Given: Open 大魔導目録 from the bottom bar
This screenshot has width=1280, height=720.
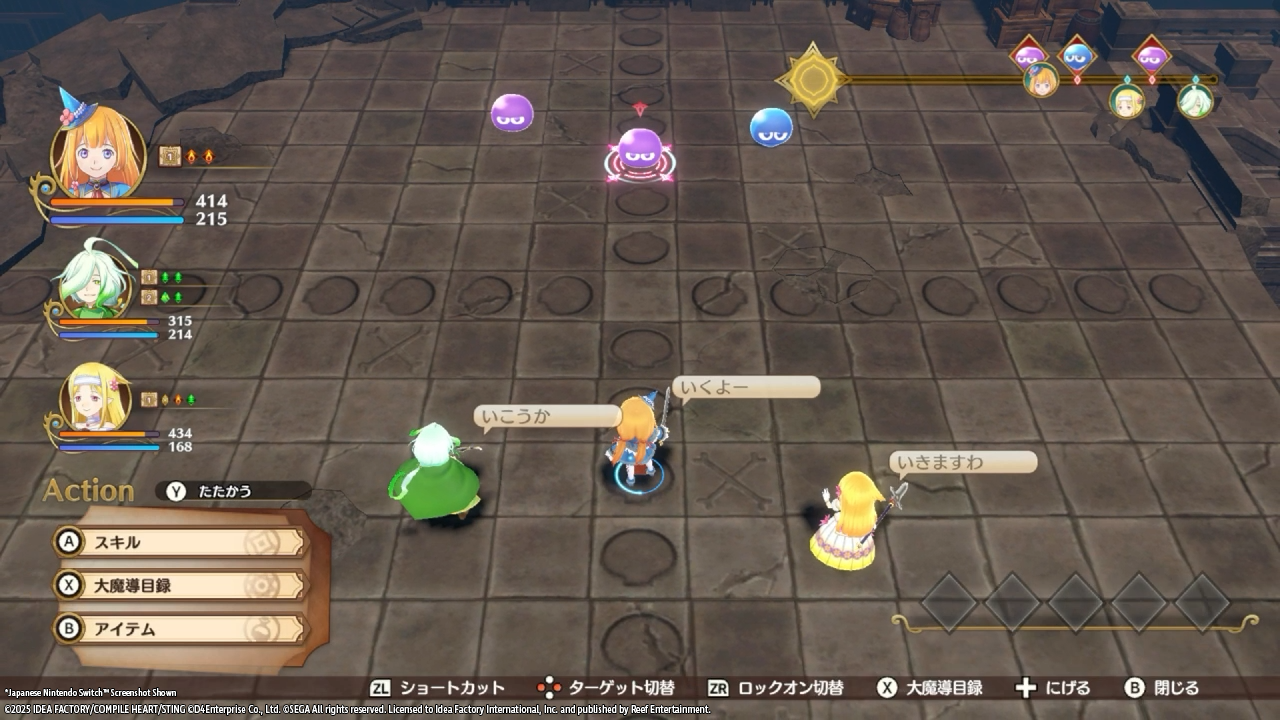Looking at the screenshot, I should (x=930, y=688).
